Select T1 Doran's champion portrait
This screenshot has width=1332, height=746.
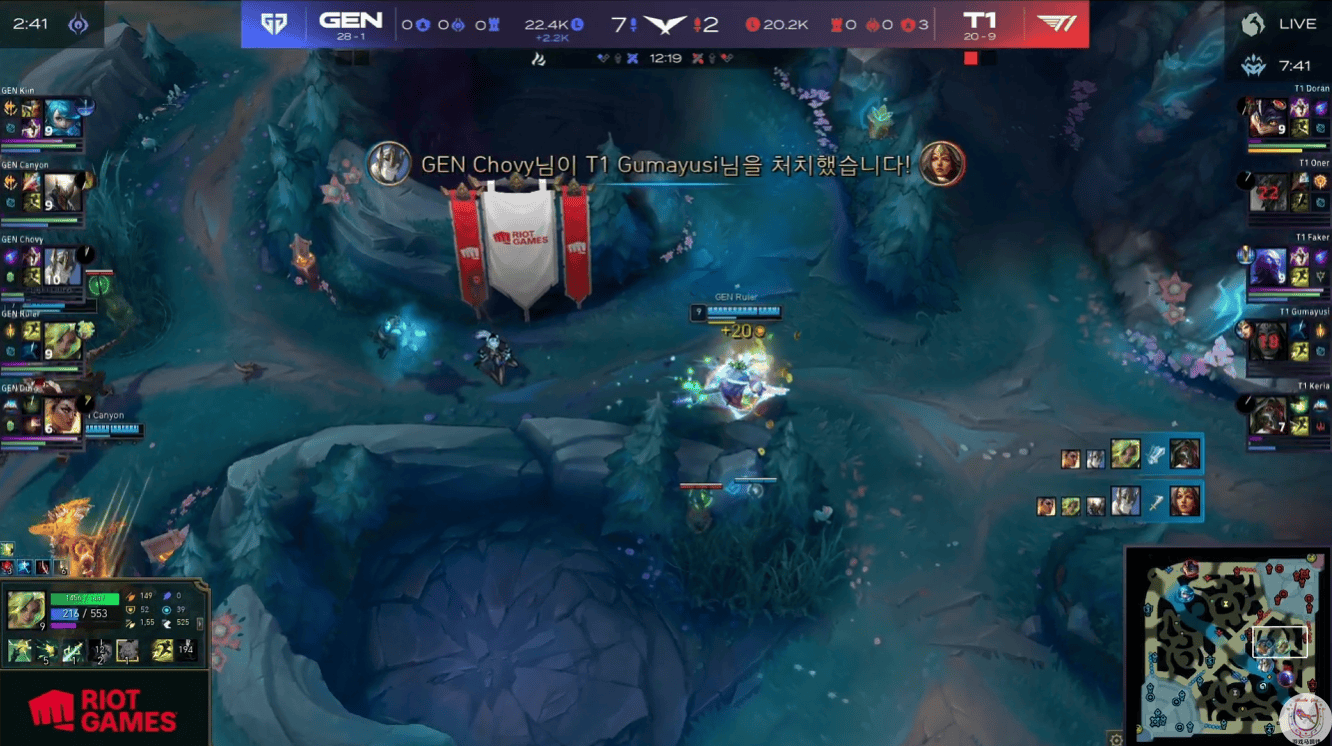[1268, 119]
